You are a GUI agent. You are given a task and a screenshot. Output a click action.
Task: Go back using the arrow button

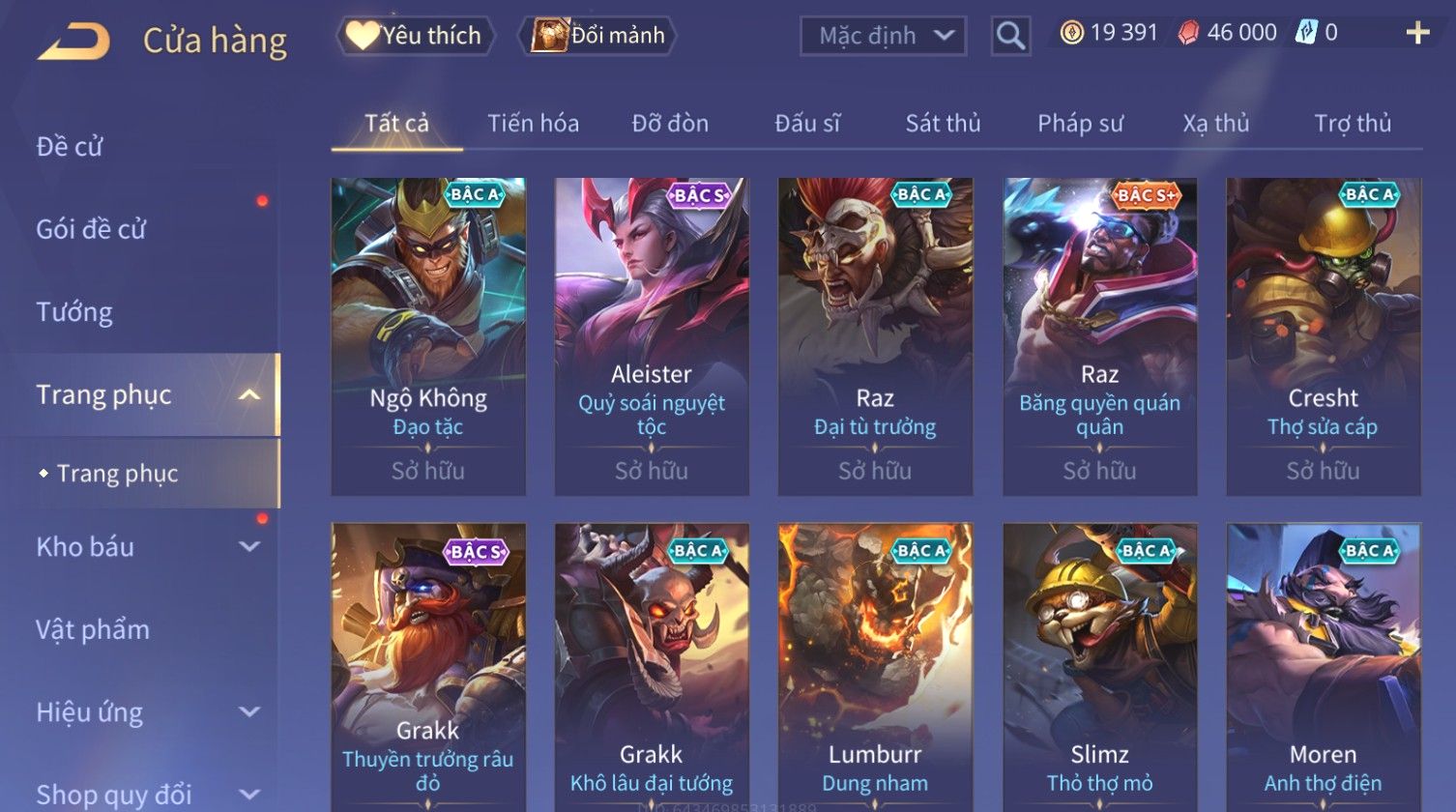(x=73, y=41)
